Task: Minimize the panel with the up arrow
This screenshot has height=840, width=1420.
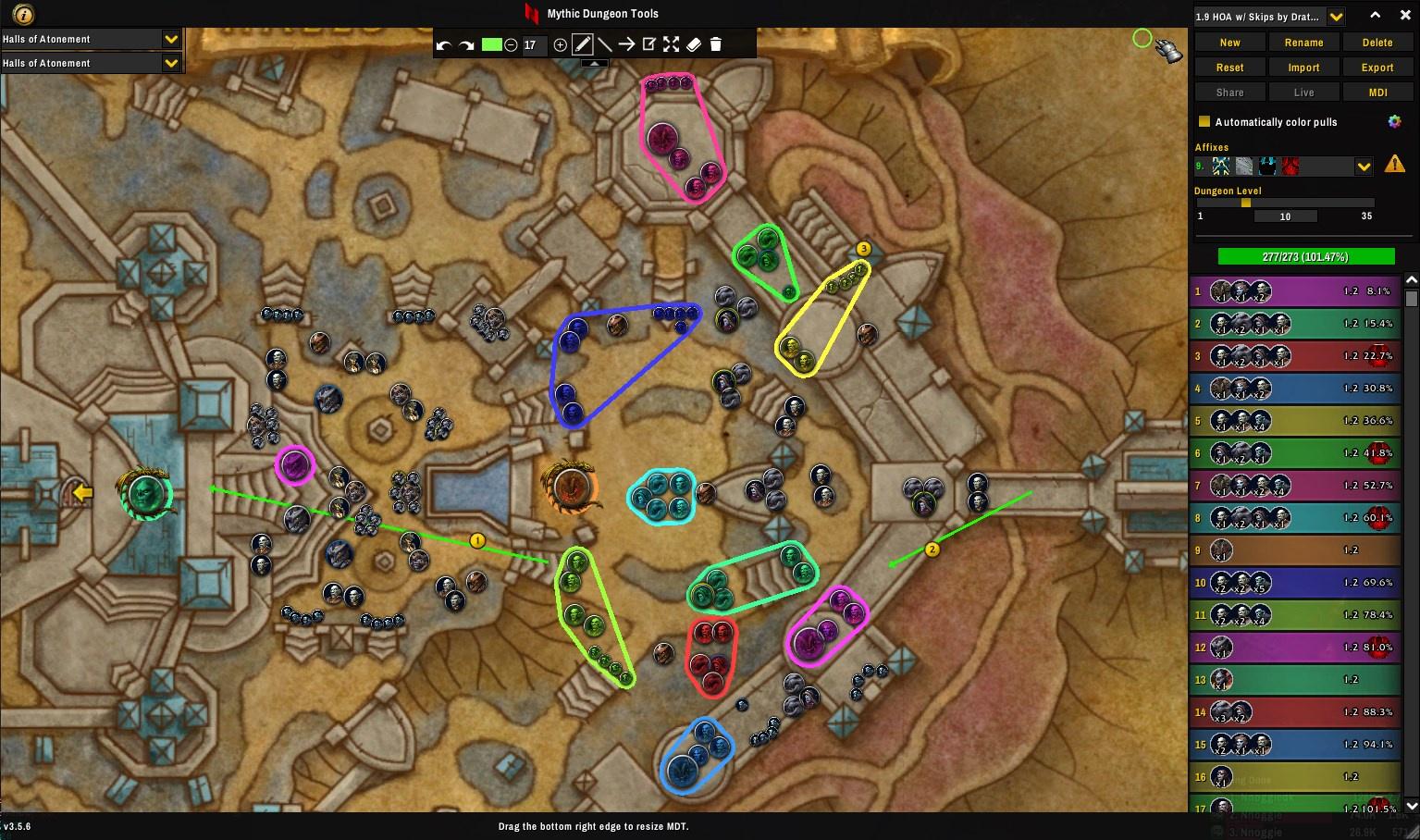Action: point(1376,16)
